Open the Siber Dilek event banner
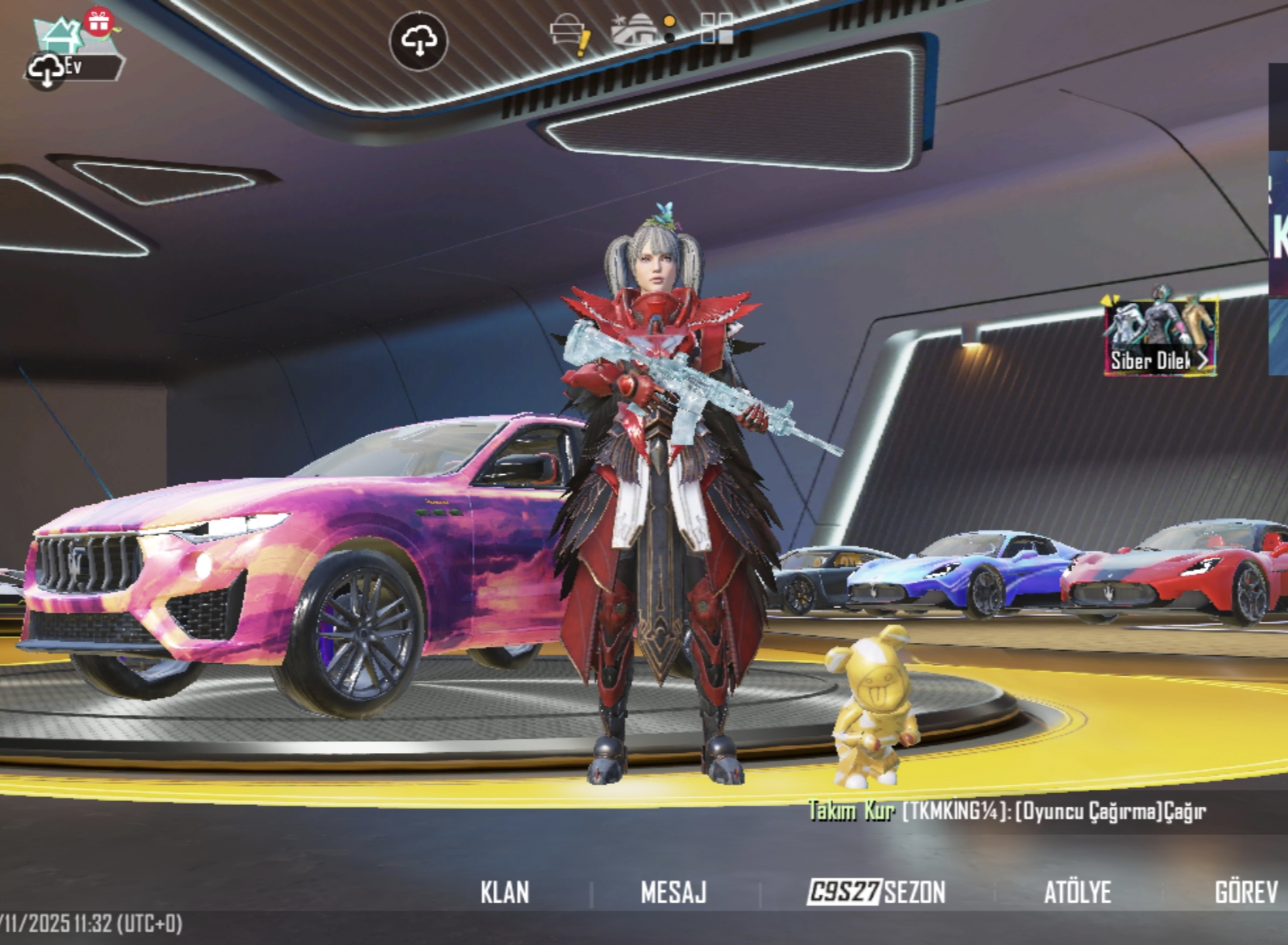This screenshot has width=1288, height=945. click(1160, 337)
